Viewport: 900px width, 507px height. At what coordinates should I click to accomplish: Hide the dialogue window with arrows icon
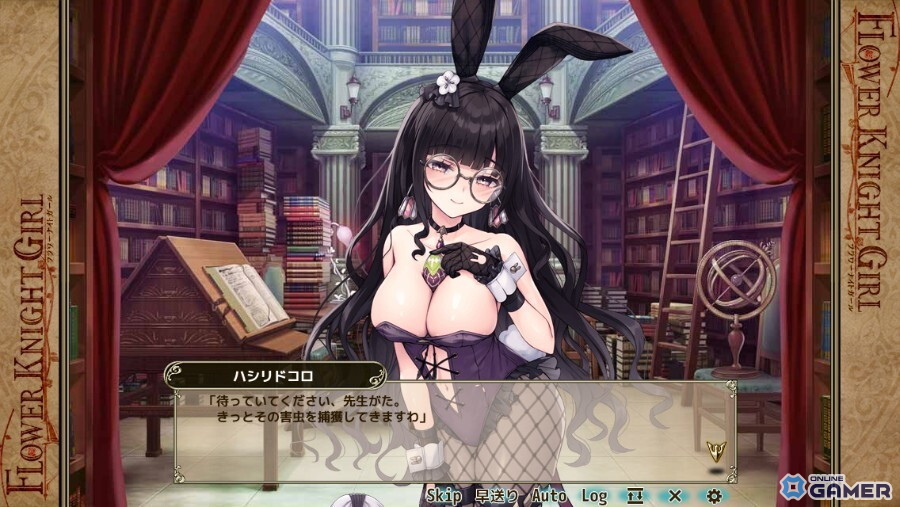click(x=635, y=495)
